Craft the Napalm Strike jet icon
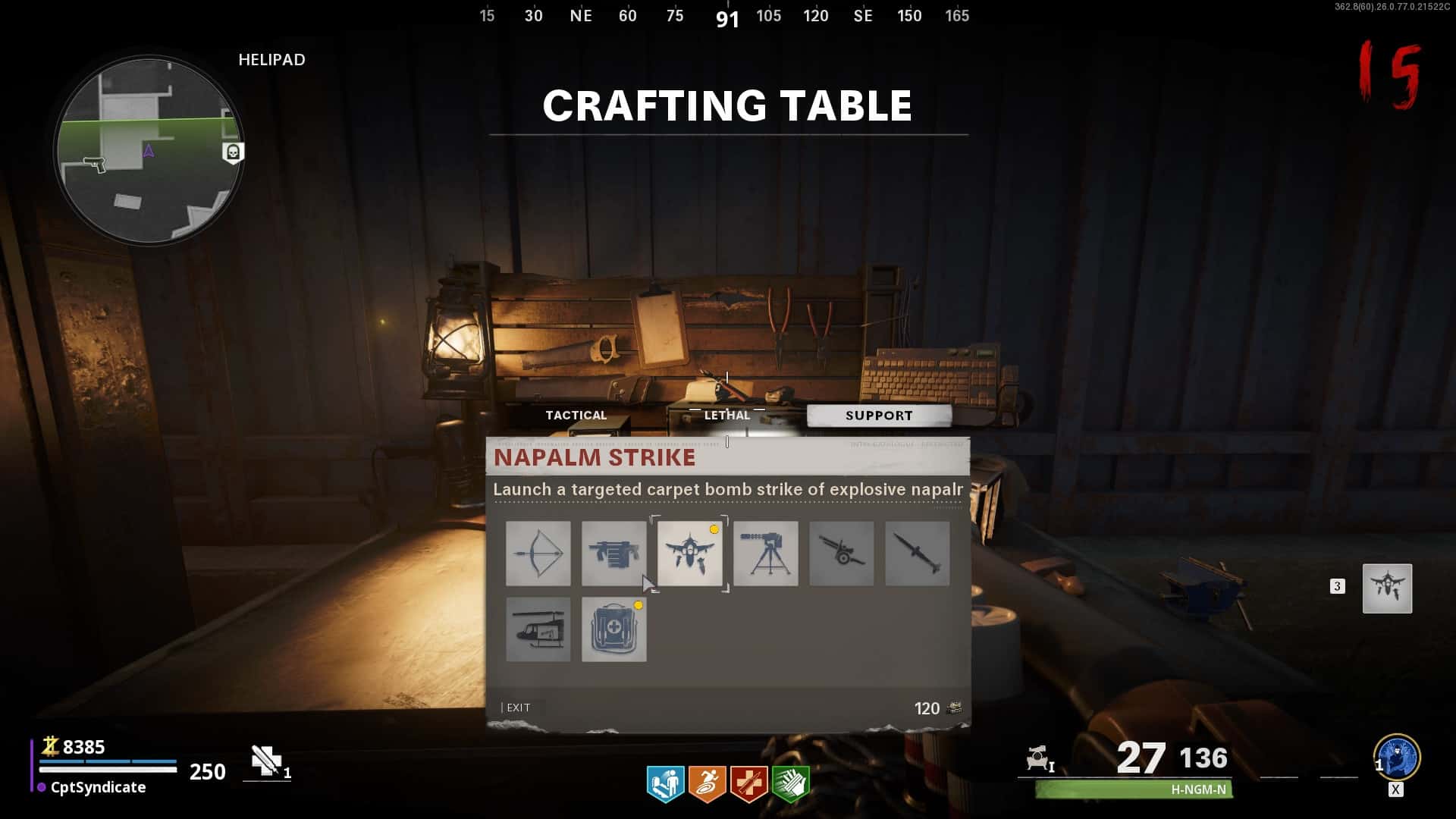The height and width of the screenshot is (819, 1456). (690, 554)
